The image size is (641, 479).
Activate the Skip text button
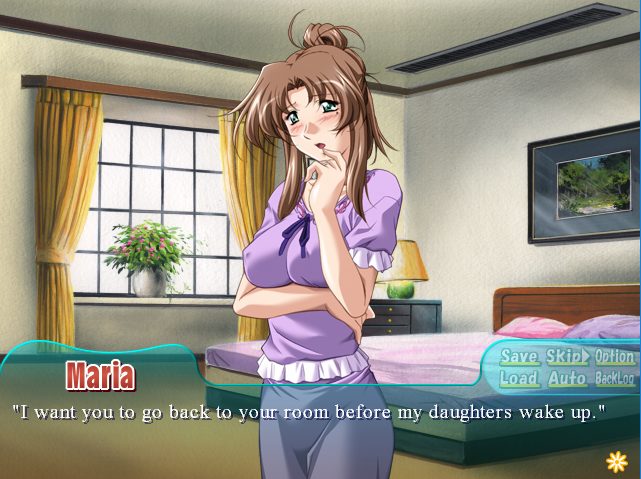point(567,356)
